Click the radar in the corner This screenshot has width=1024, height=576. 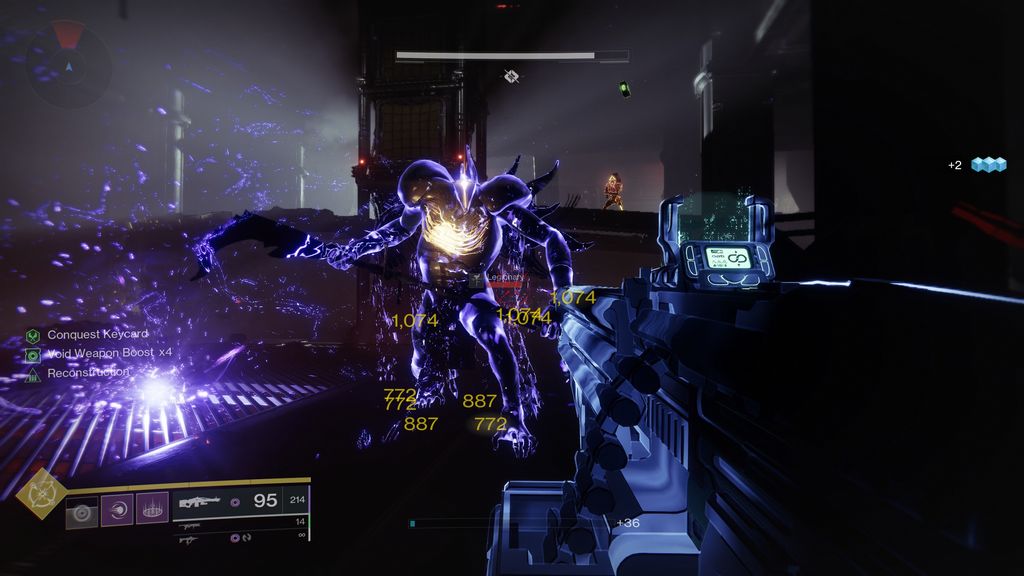[x=68, y=65]
